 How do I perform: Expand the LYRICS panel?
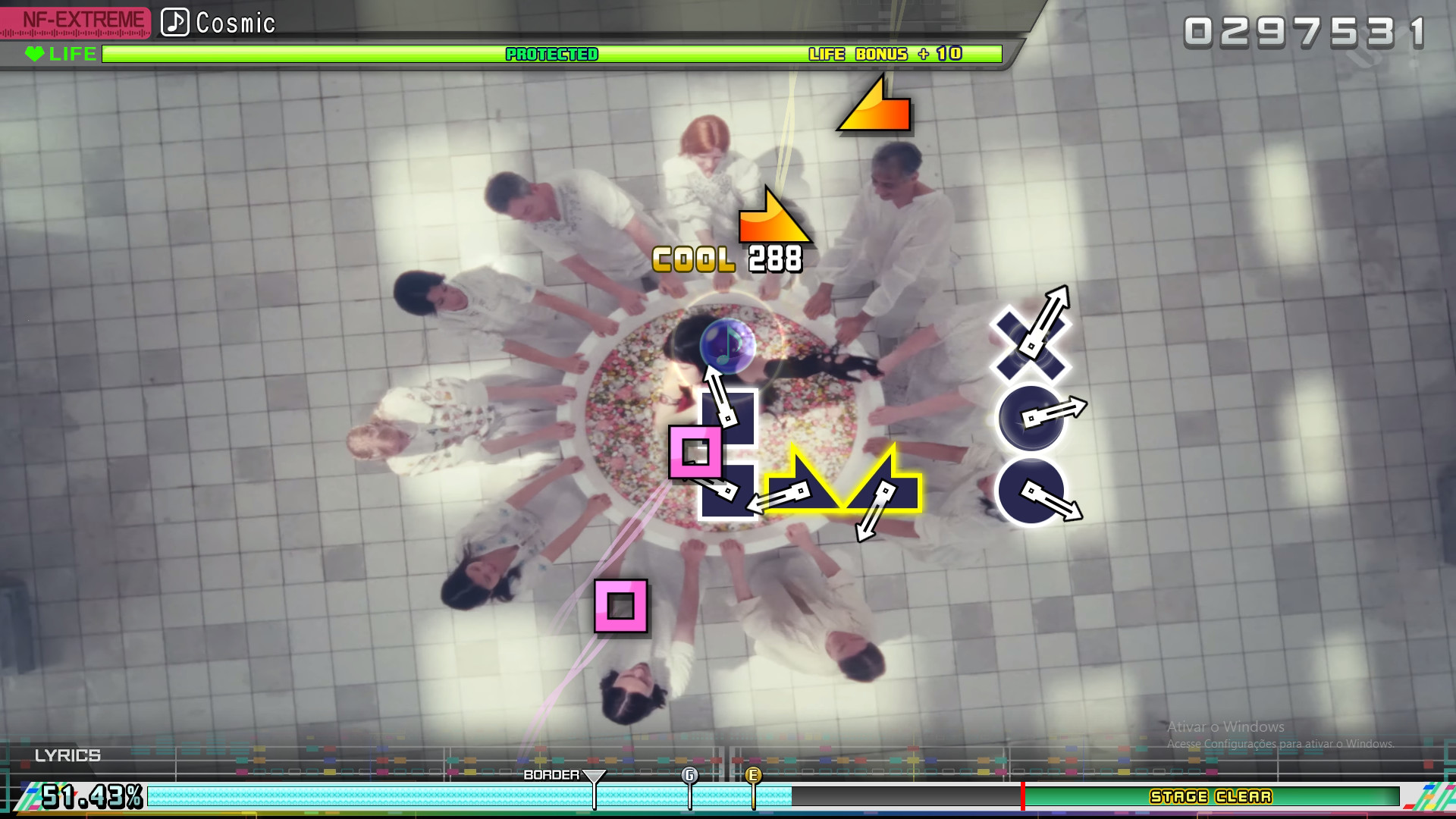click(x=68, y=755)
